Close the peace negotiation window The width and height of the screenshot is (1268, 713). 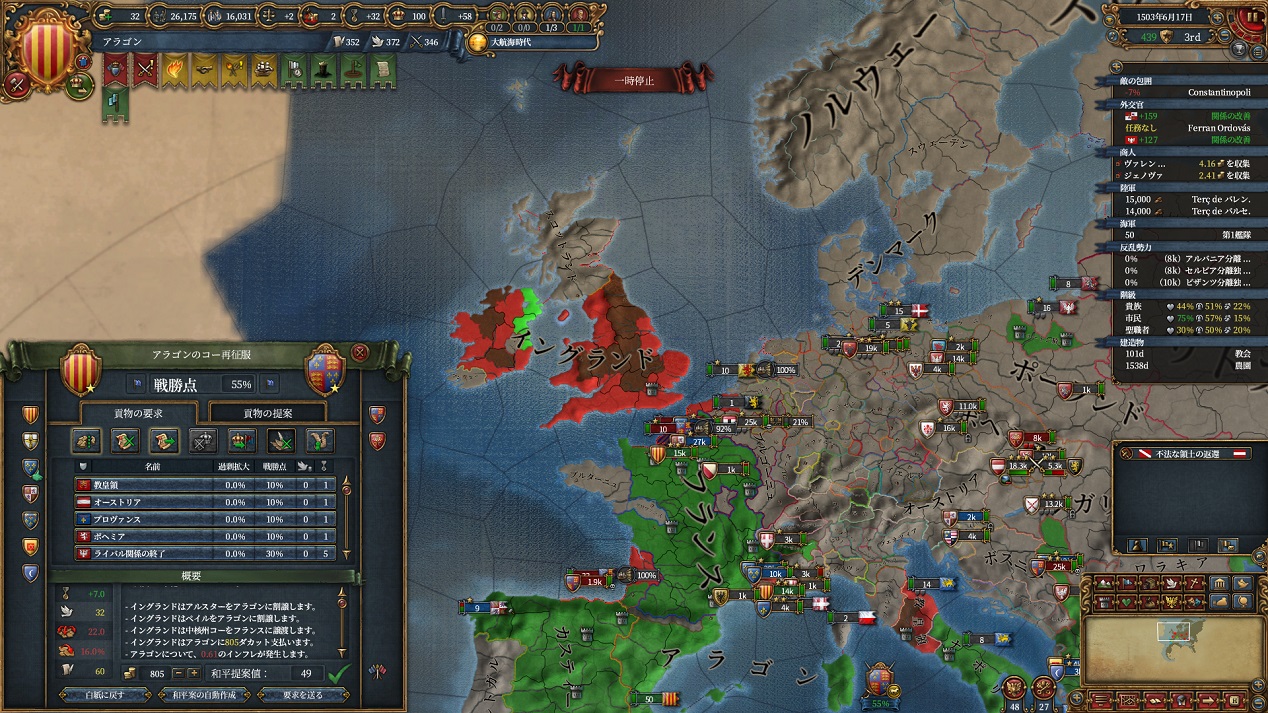(360, 353)
